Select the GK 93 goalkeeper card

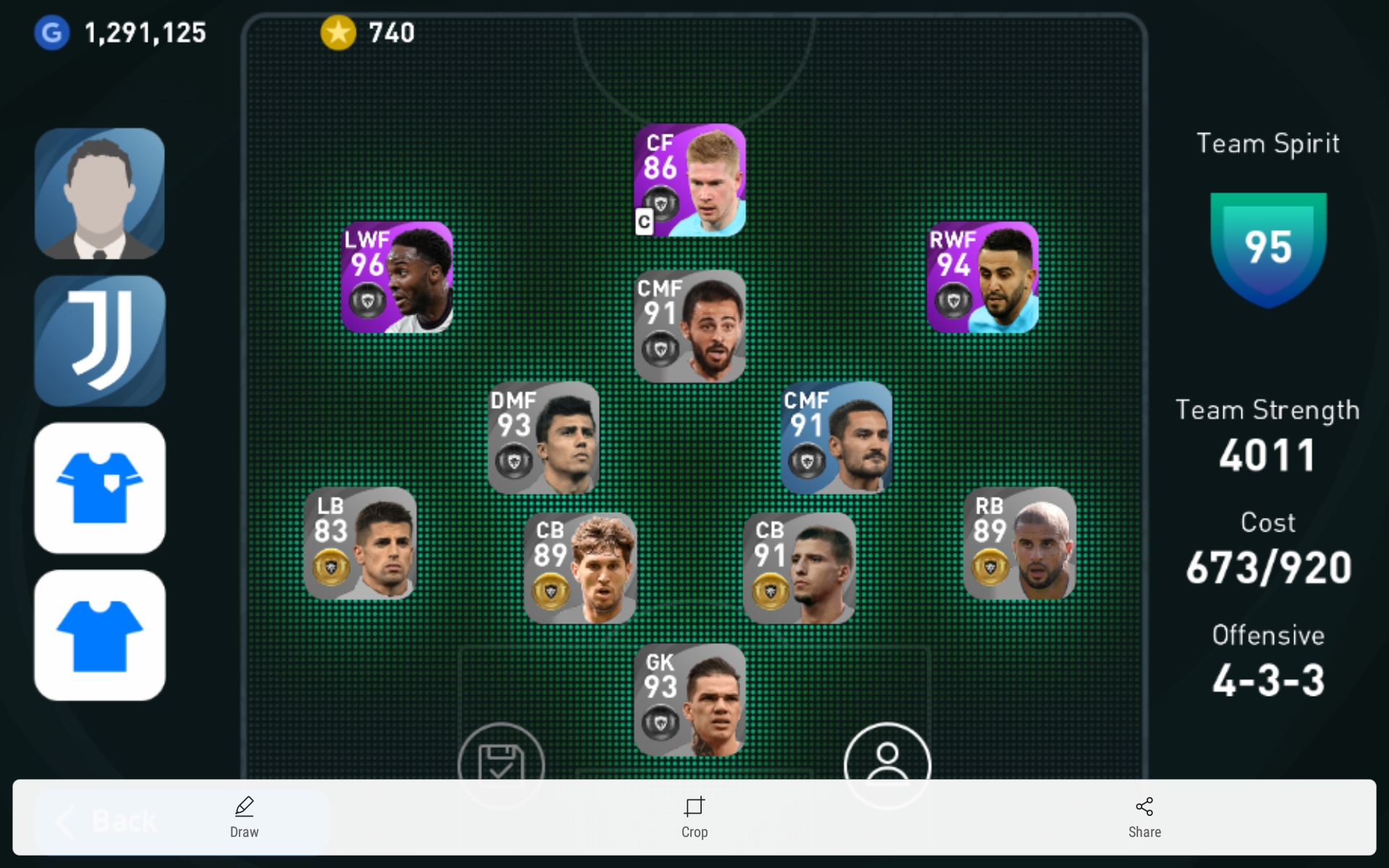(x=689, y=699)
